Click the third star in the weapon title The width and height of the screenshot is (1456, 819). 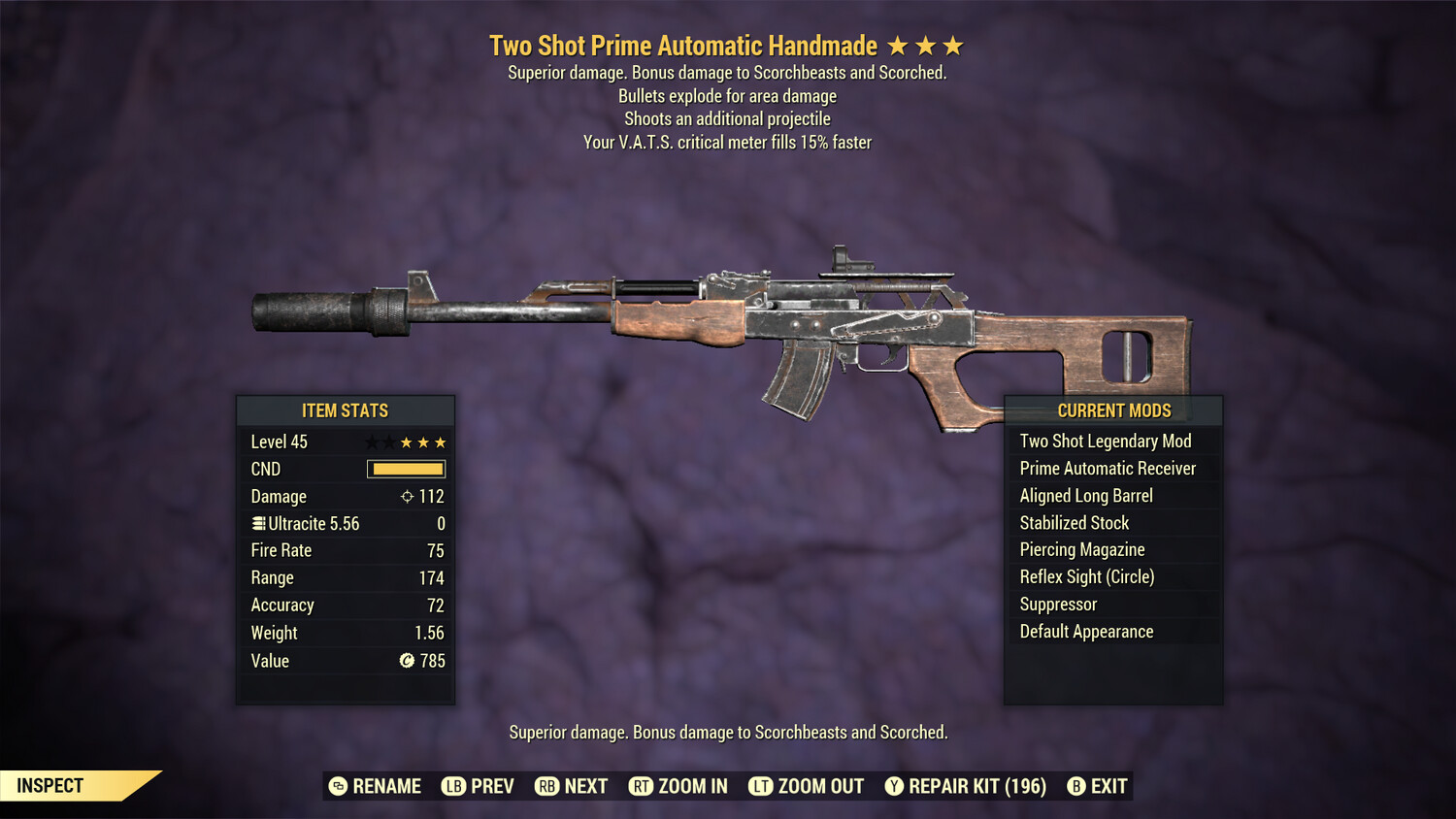coord(953,45)
